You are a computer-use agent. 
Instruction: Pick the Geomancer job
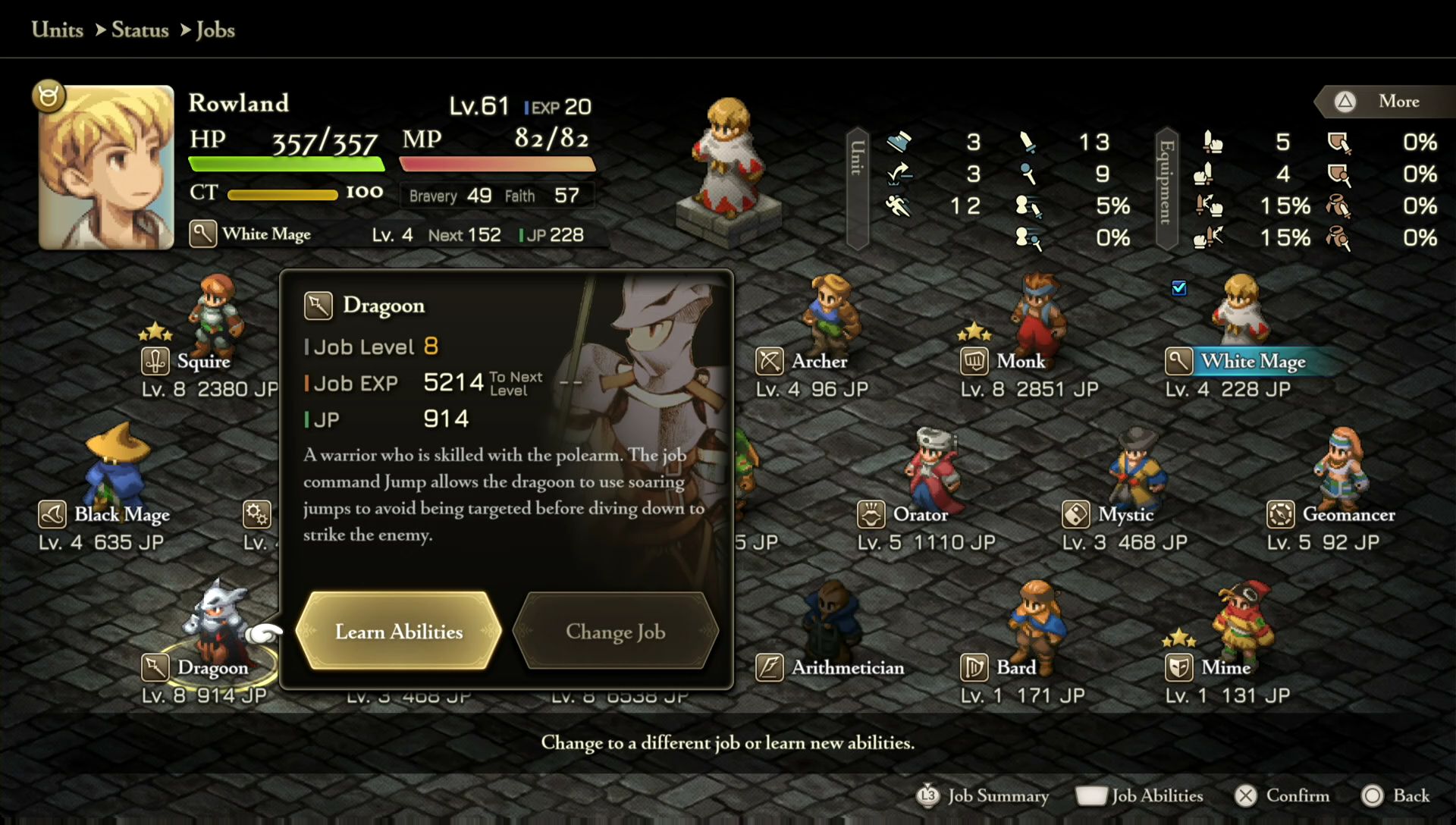coord(1348,514)
